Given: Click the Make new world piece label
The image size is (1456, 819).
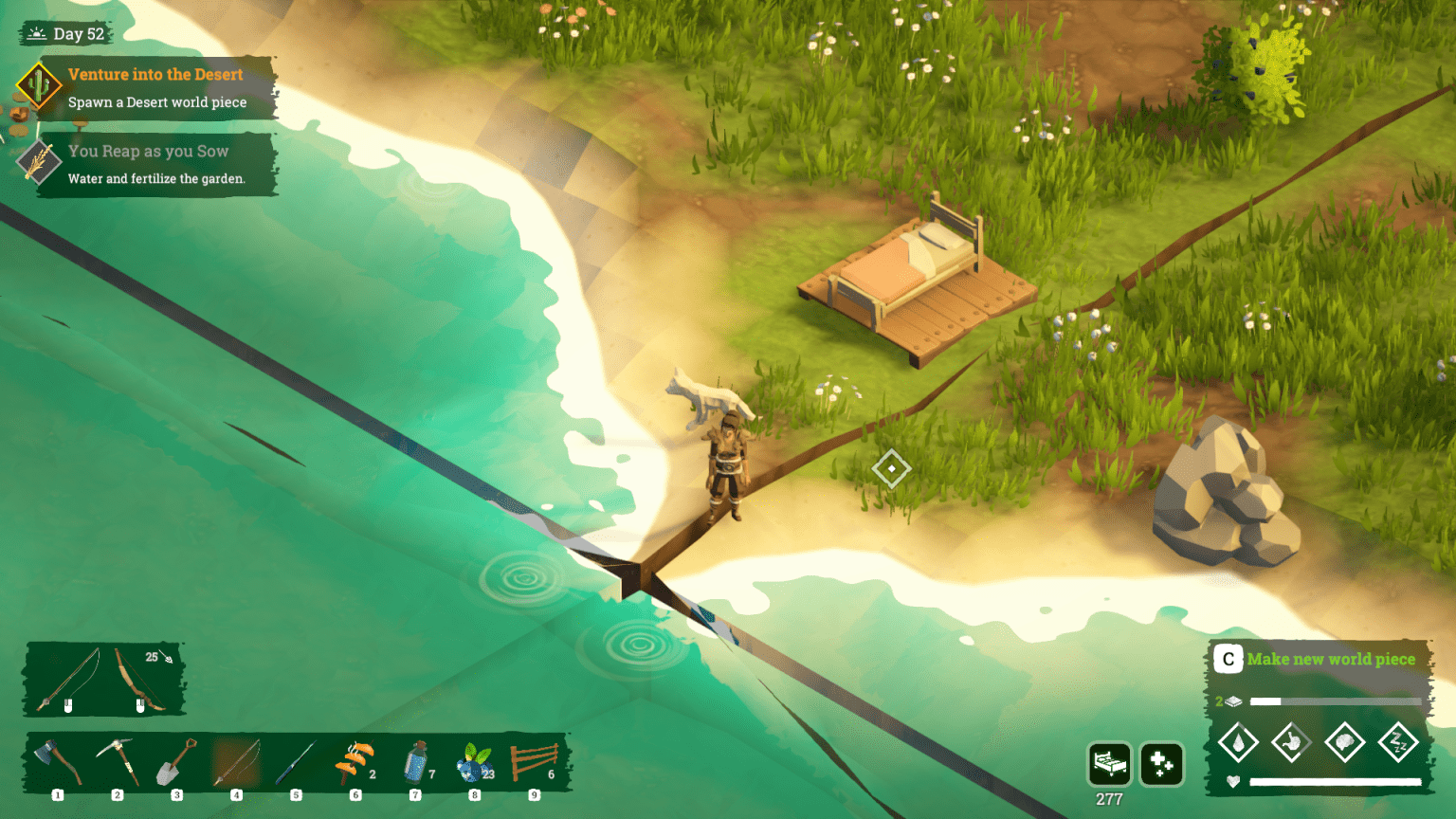Looking at the screenshot, I should point(1330,659).
